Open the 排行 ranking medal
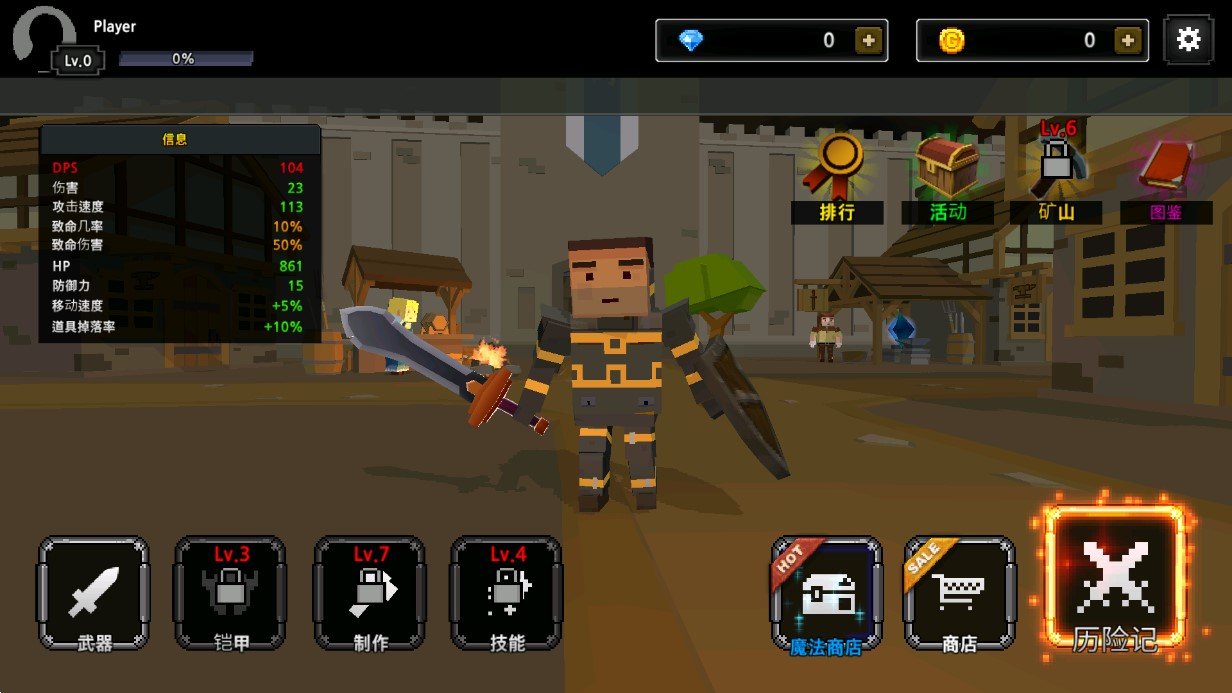This screenshot has width=1232, height=693. point(838,172)
